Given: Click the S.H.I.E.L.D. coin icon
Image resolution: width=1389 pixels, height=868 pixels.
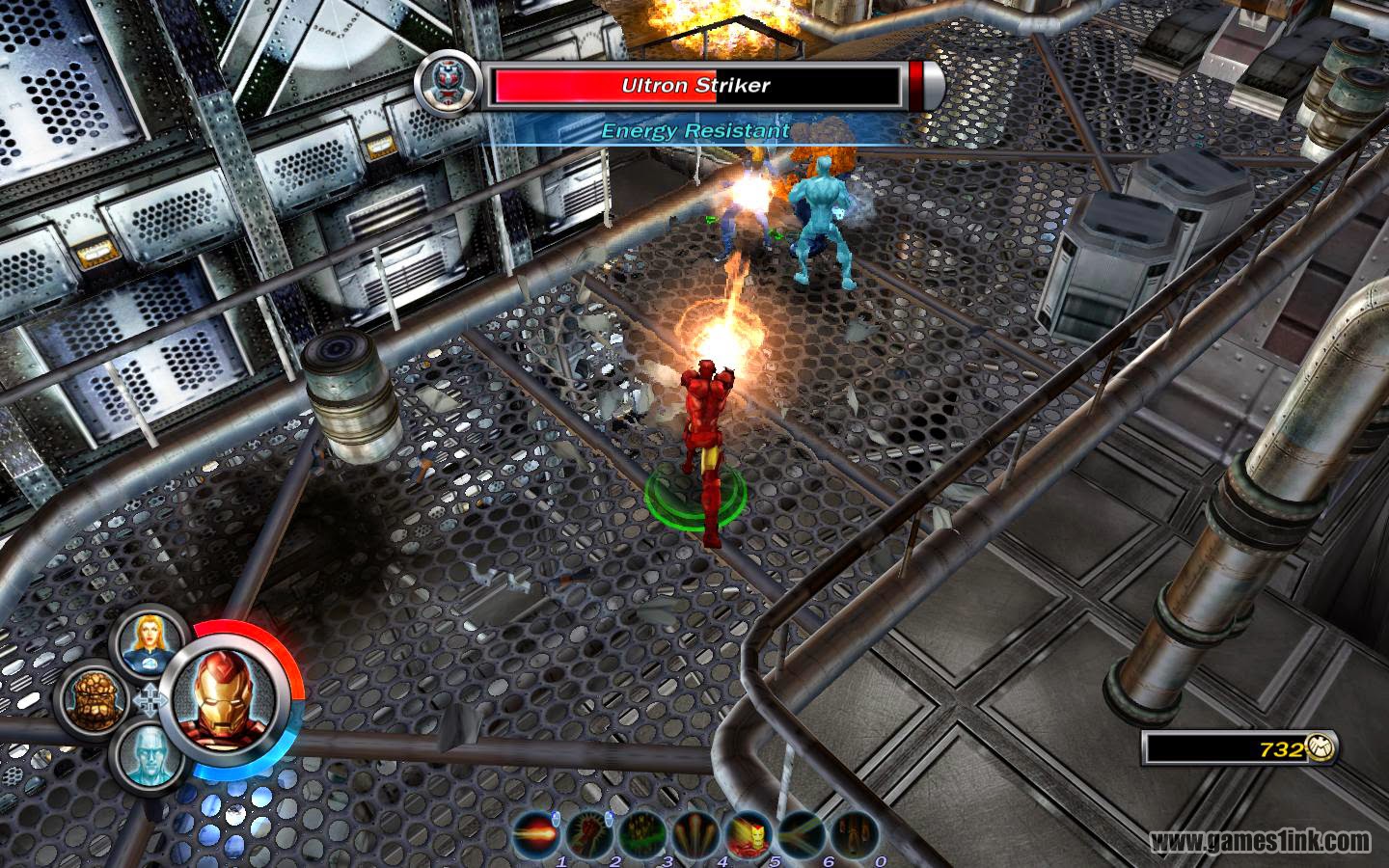Looking at the screenshot, I should [1318, 748].
